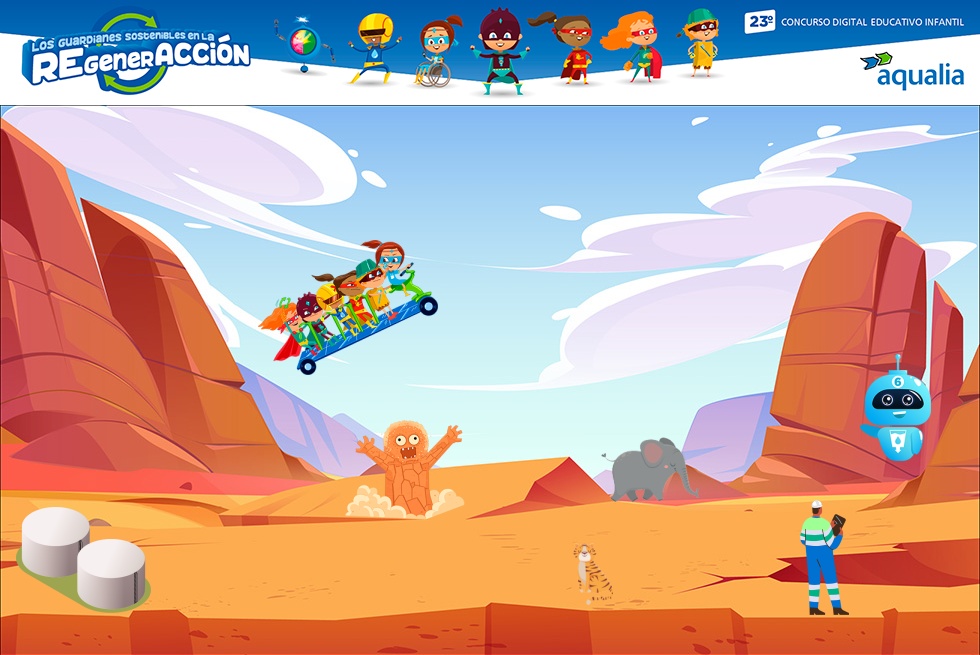Open the REgenerACCIÓN logo in the header
The width and height of the screenshot is (980, 655).
[138, 54]
